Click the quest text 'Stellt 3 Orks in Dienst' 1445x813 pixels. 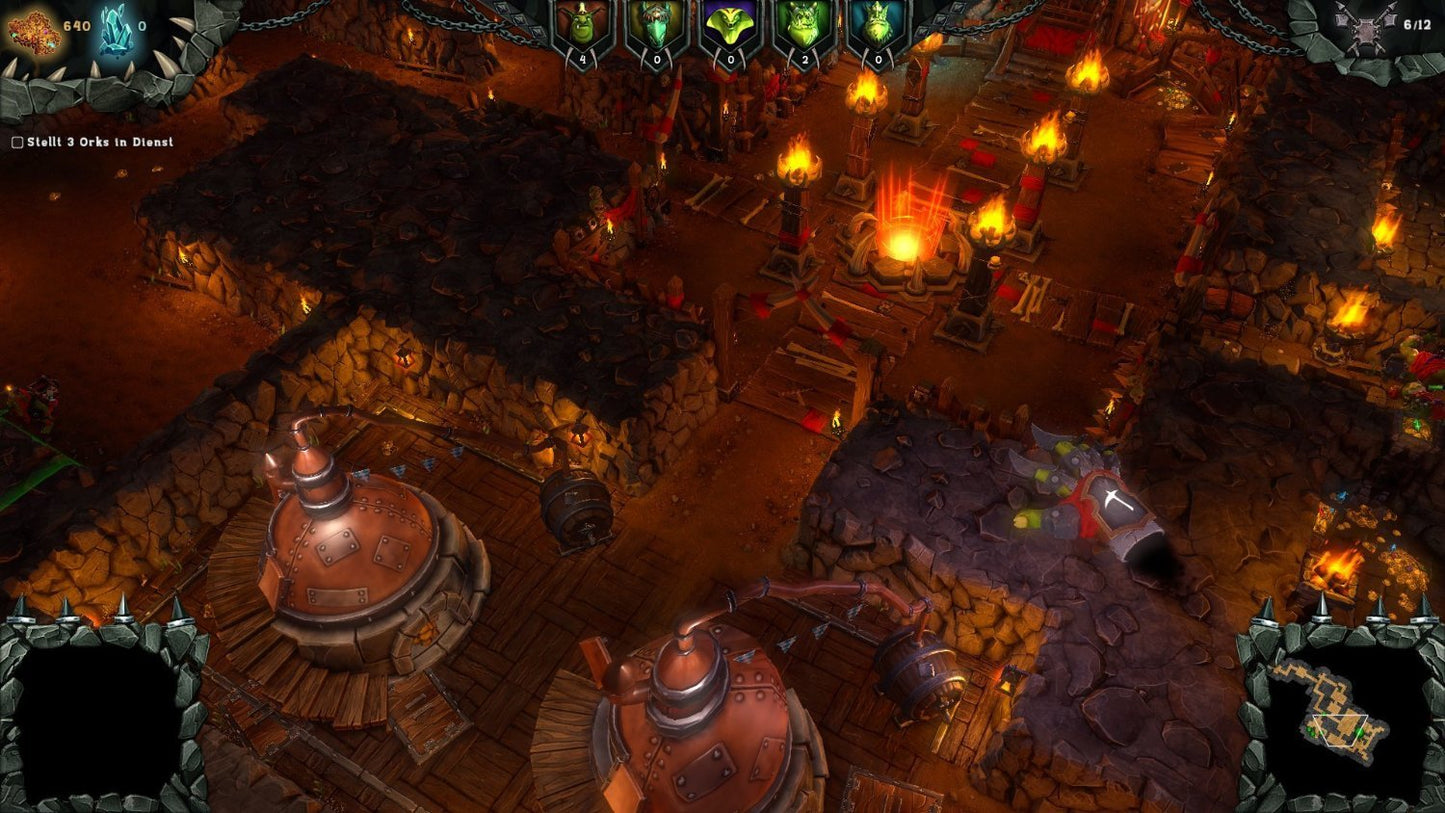100,142
